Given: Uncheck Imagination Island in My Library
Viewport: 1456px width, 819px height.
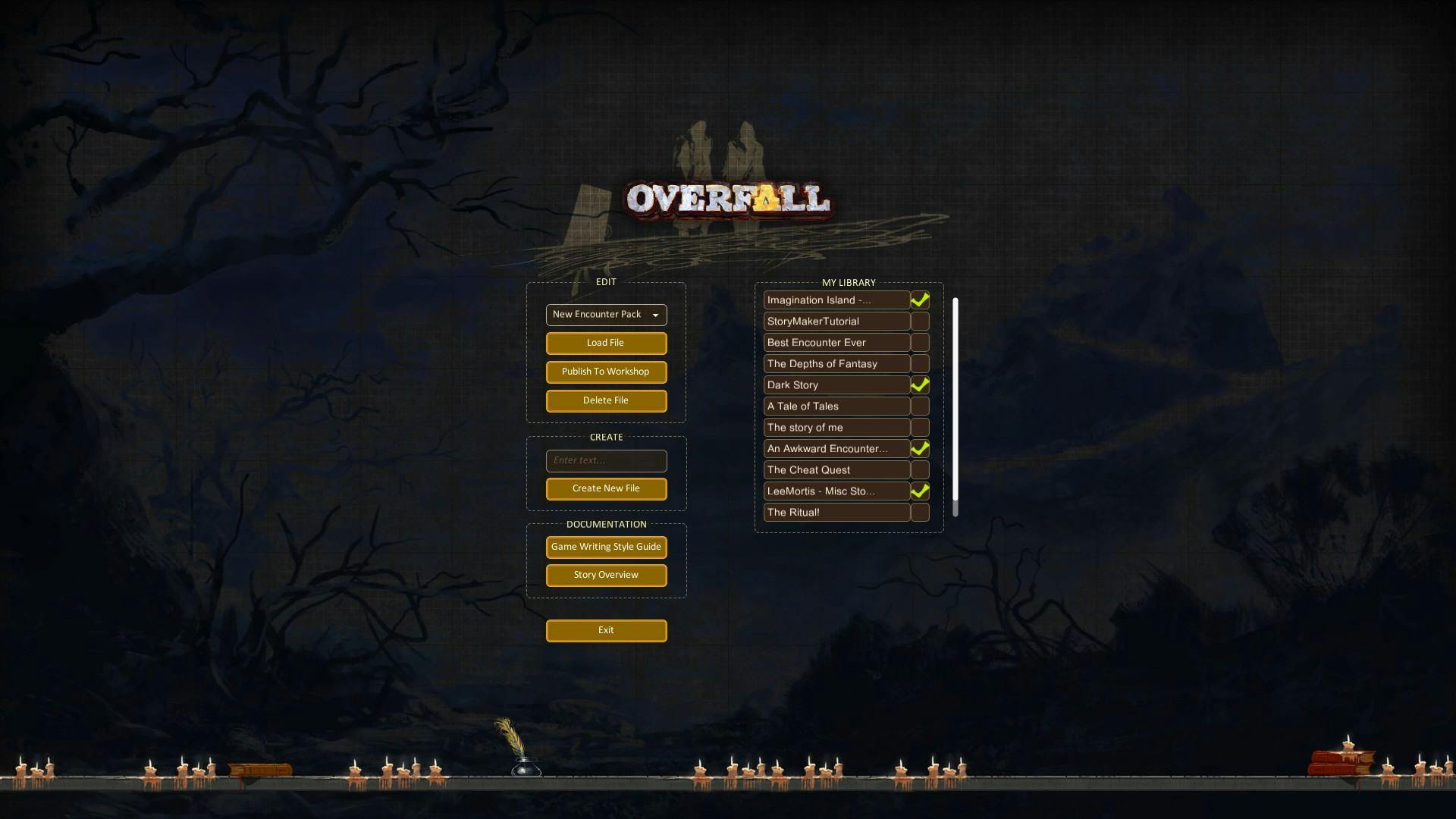Looking at the screenshot, I should (920, 300).
